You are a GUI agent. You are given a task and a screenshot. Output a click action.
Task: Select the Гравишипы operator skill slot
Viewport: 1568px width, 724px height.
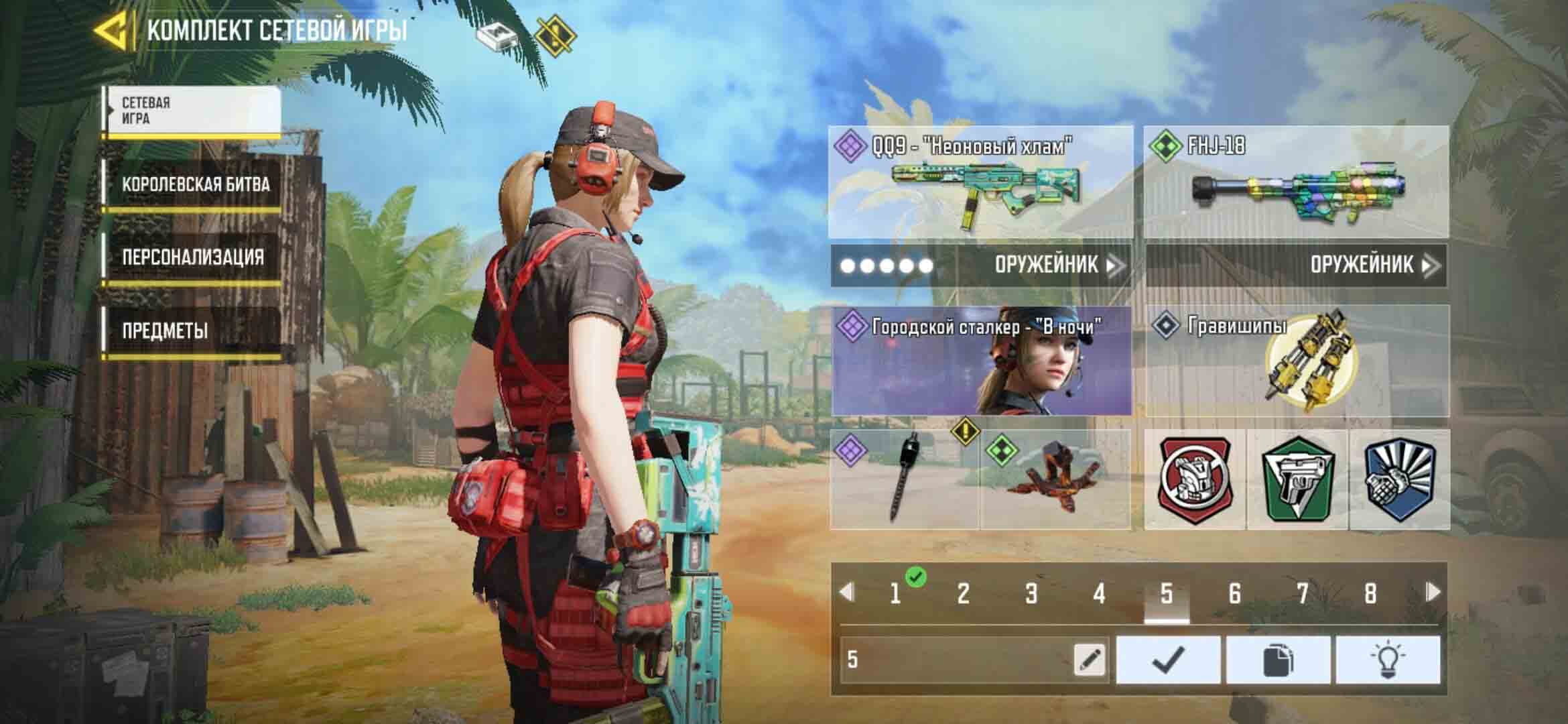1297,362
